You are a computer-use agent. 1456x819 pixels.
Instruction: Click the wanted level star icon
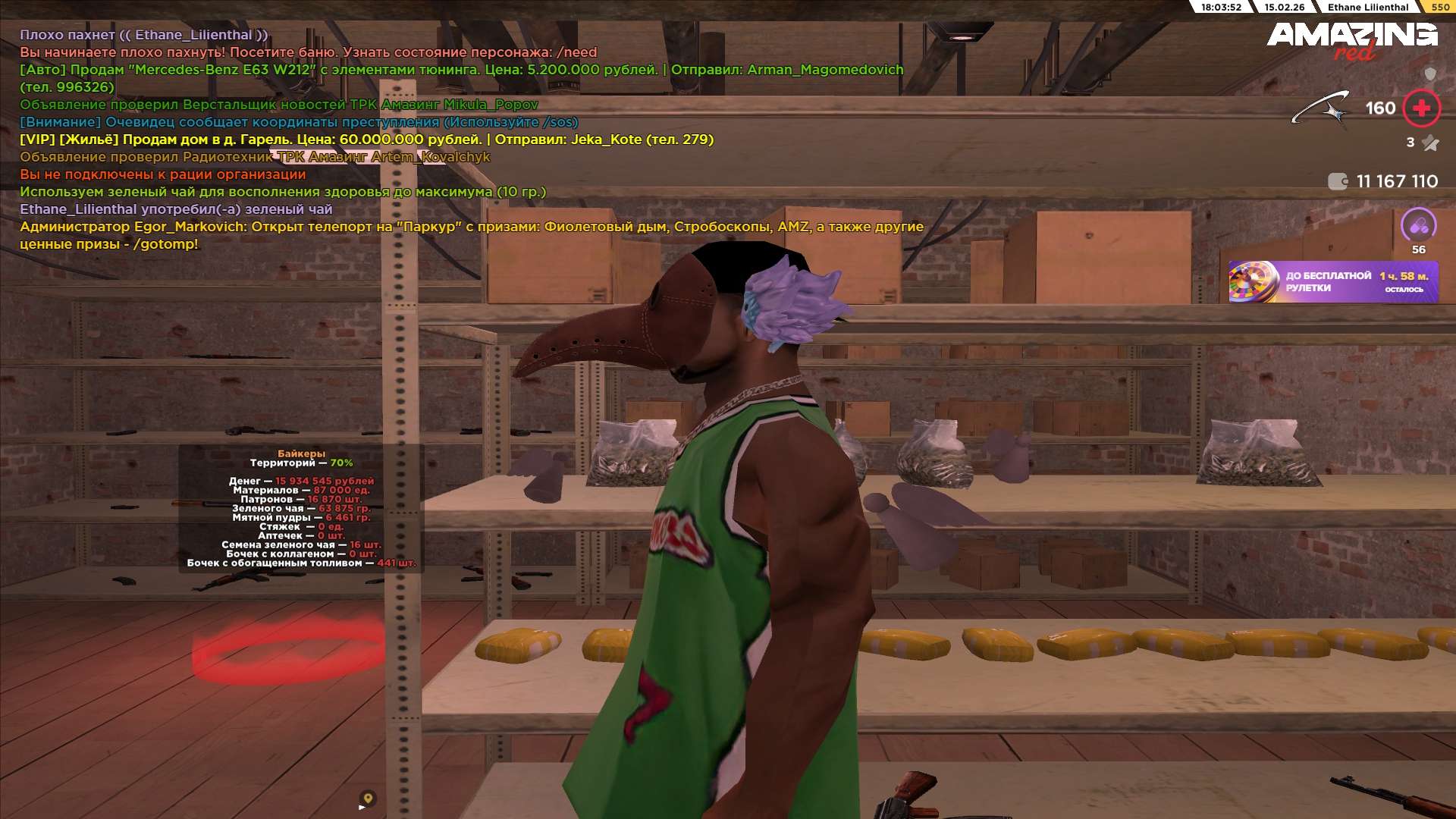pyautogui.click(x=1430, y=143)
